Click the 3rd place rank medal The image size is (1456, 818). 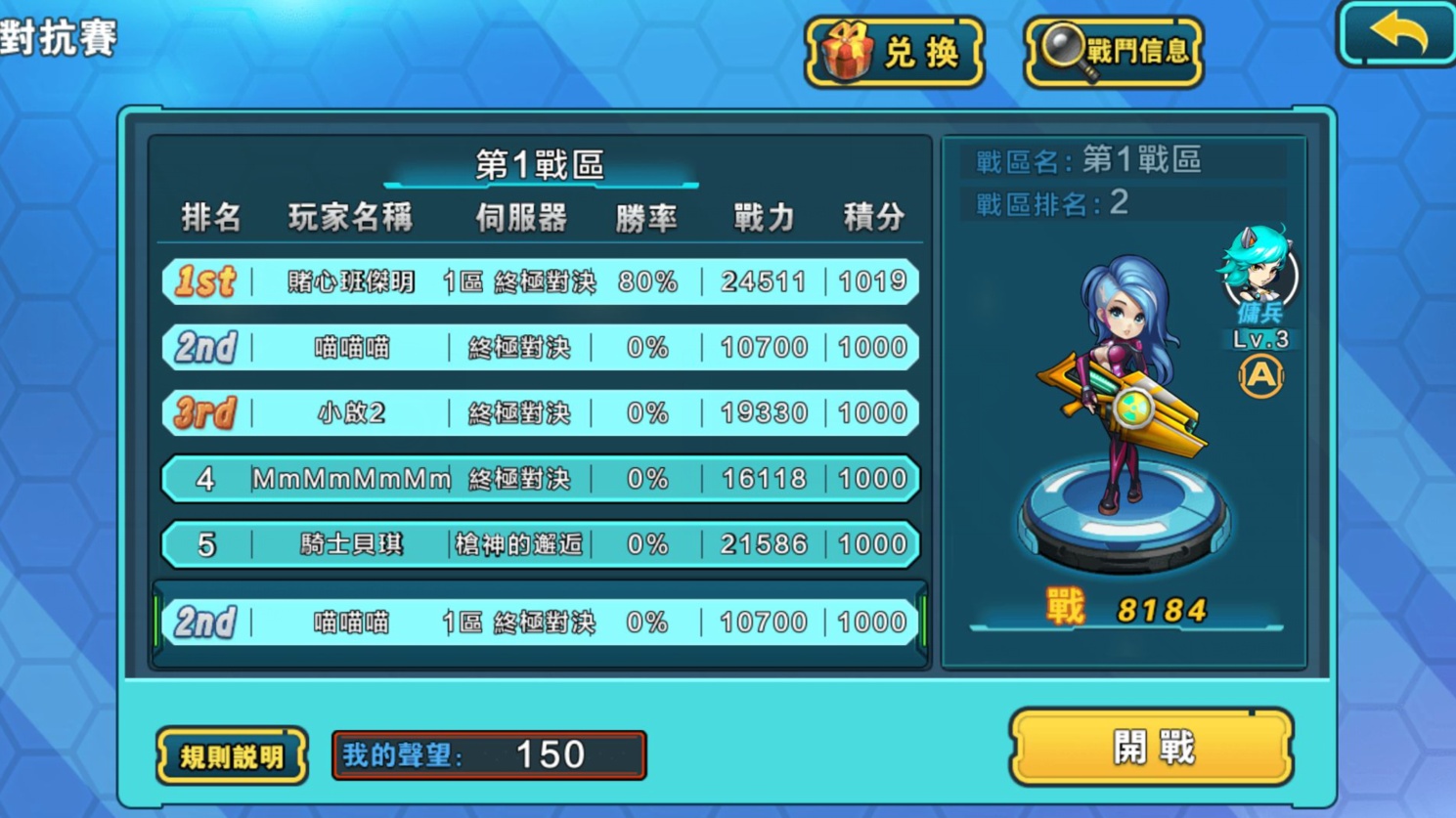click(x=202, y=412)
